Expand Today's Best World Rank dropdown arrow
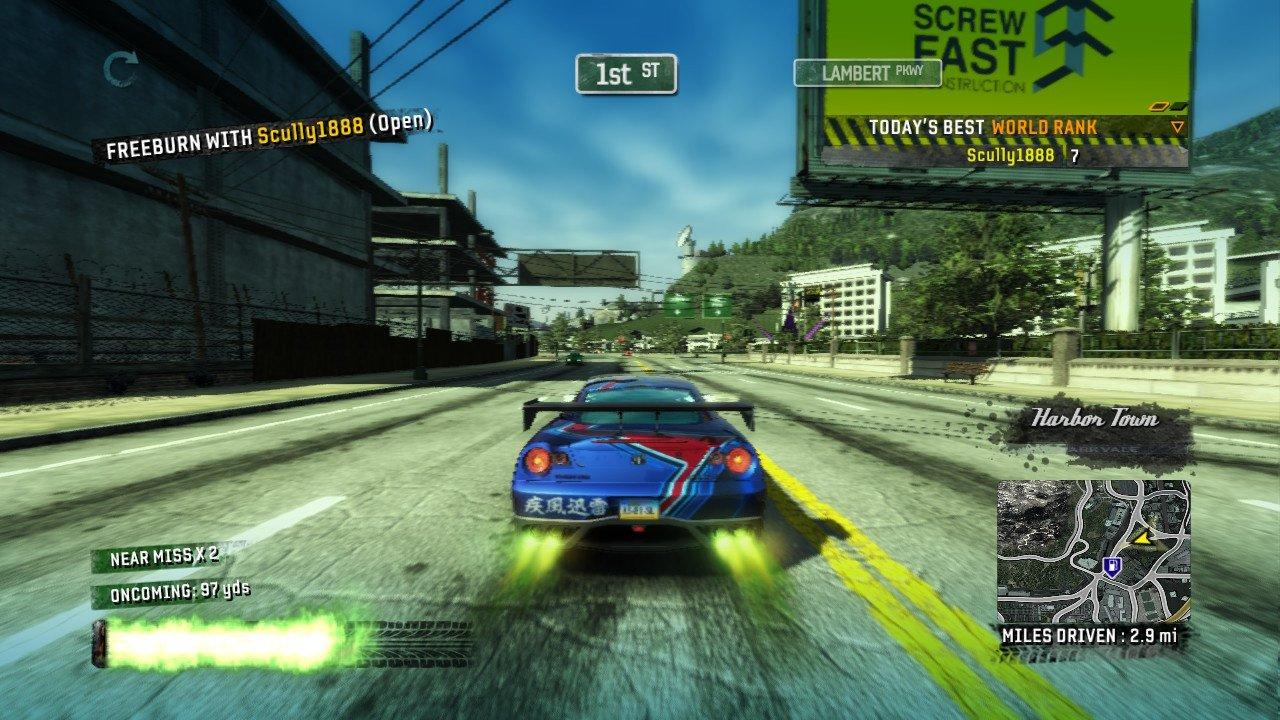This screenshot has height=720, width=1280. pyautogui.click(x=1177, y=127)
